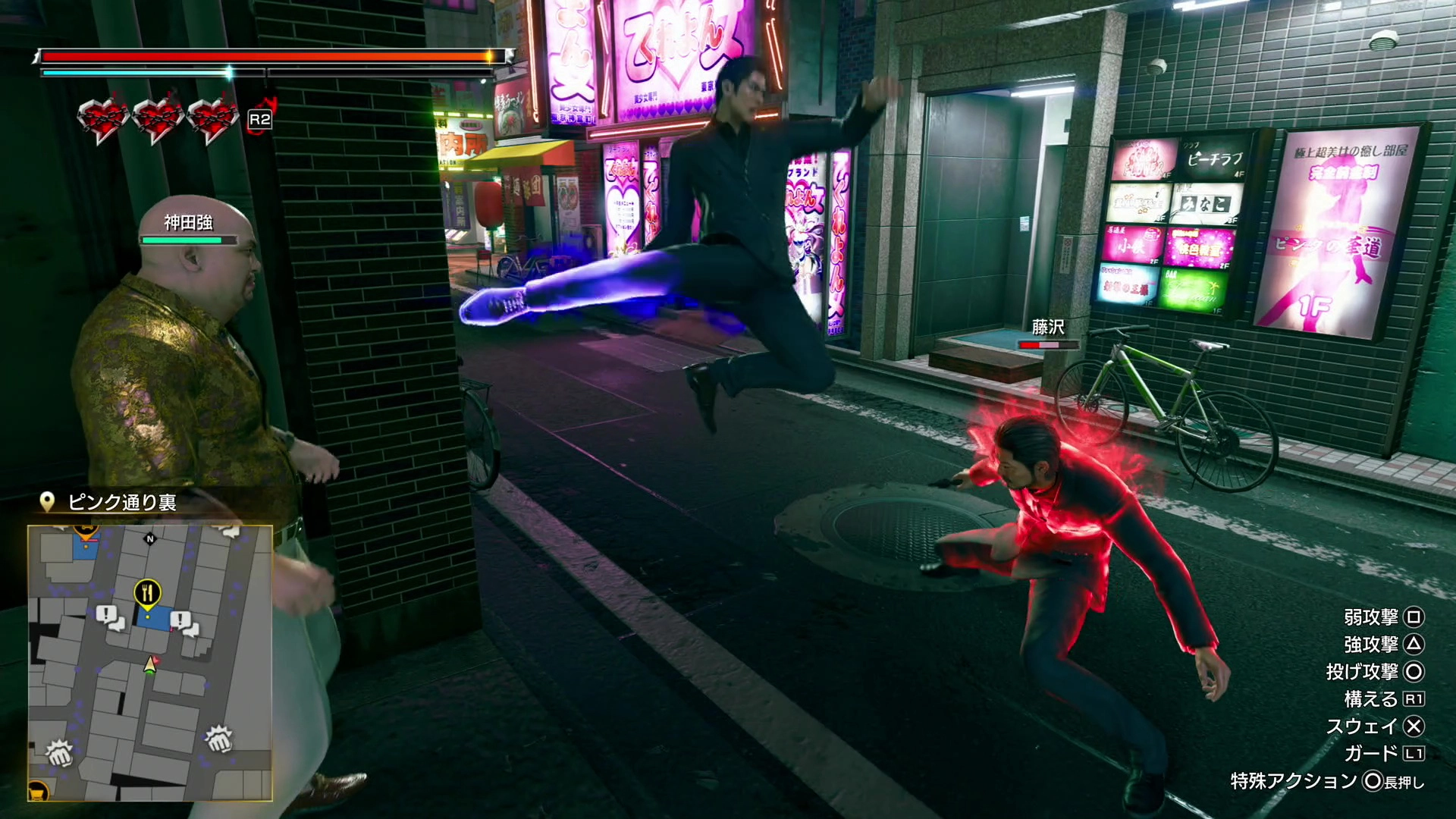Click the yellow location pin beside ピンク通り裏
This screenshot has height=819, width=1456.
click(48, 501)
